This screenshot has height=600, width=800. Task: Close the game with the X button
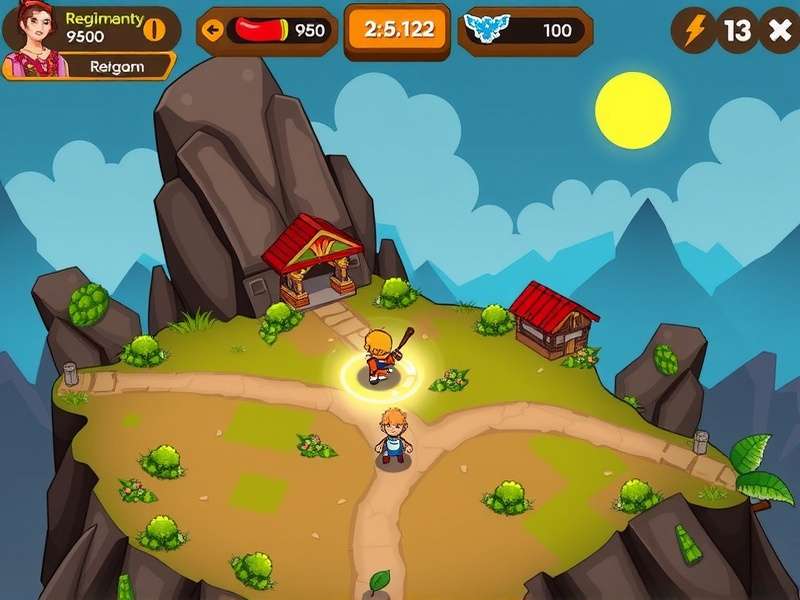pos(778,30)
